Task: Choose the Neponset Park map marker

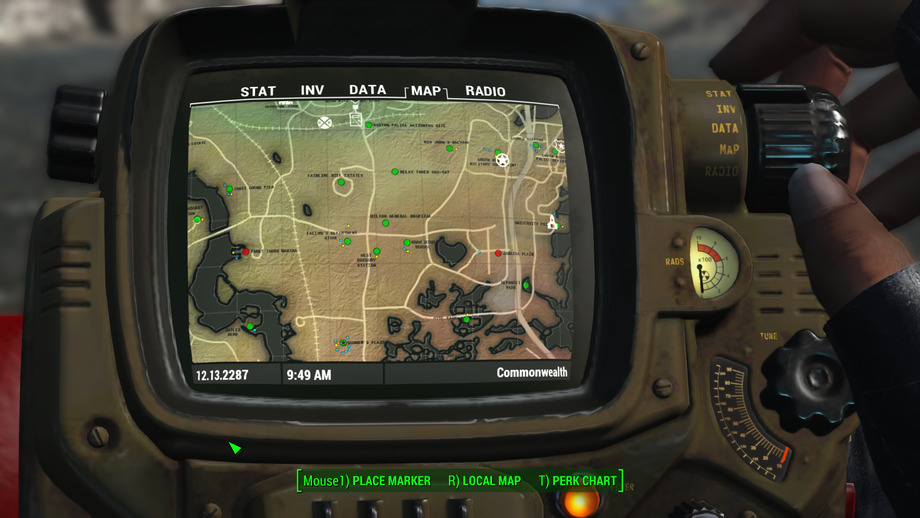Action: coord(526,286)
